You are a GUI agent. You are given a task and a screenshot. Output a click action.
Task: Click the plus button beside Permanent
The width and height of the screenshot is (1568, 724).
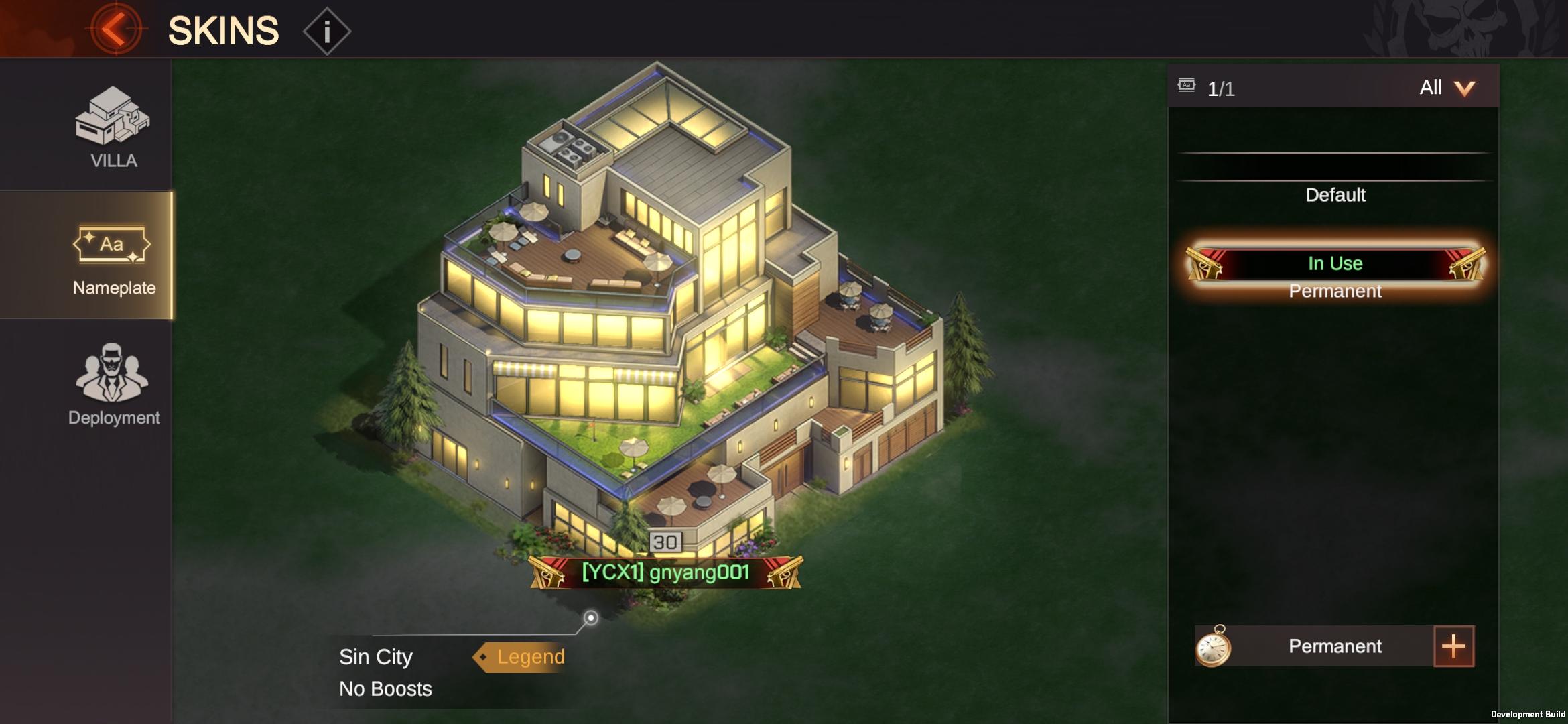tap(1453, 646)
